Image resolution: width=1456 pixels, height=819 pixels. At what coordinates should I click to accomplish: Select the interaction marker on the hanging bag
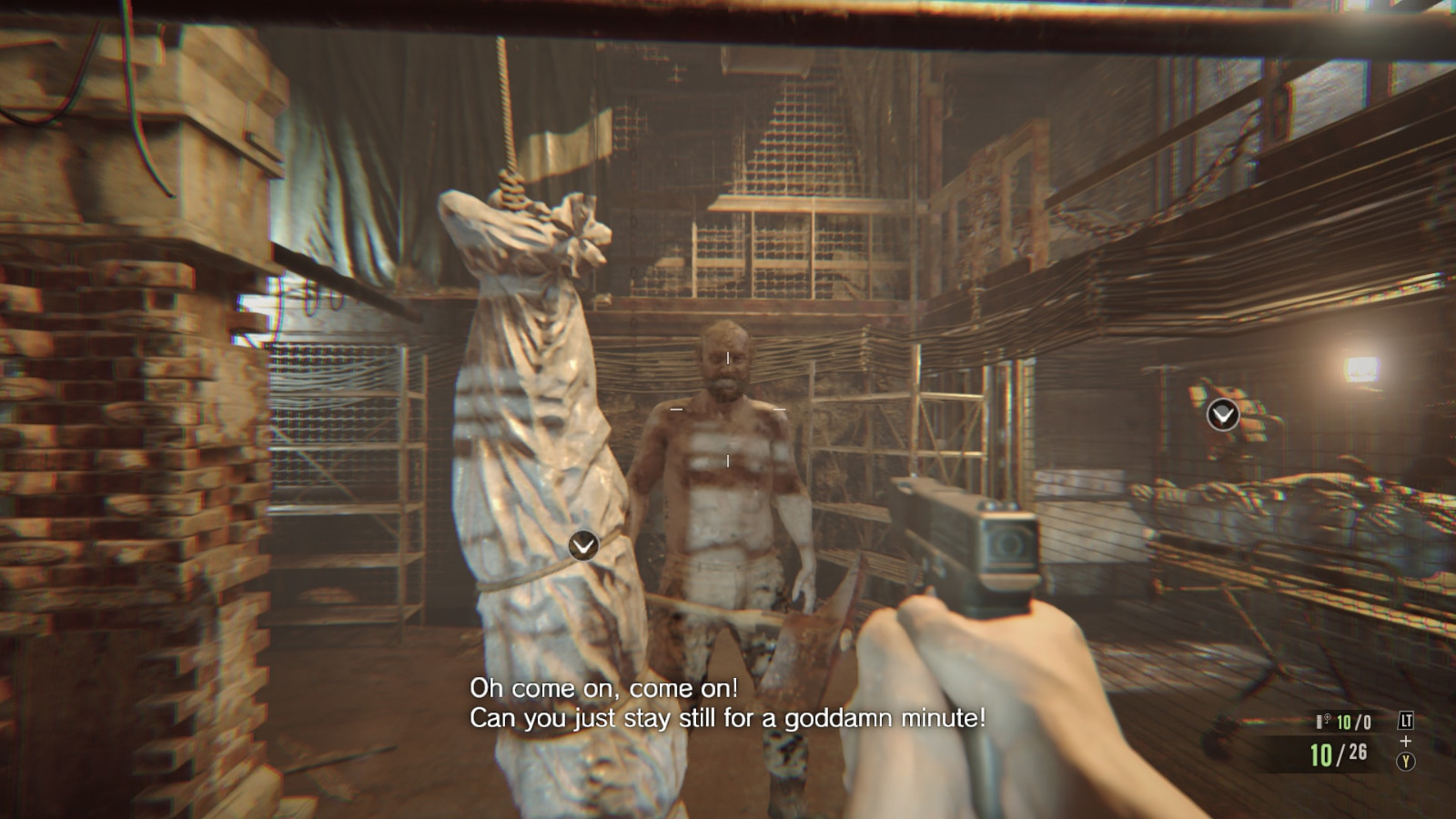[x=583, y=545]
